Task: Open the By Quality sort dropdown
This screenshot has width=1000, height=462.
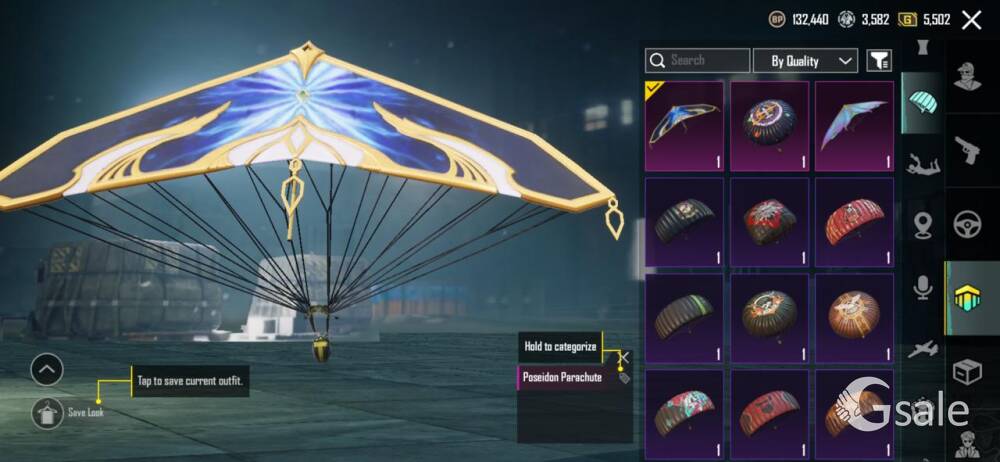Action: 805,61
